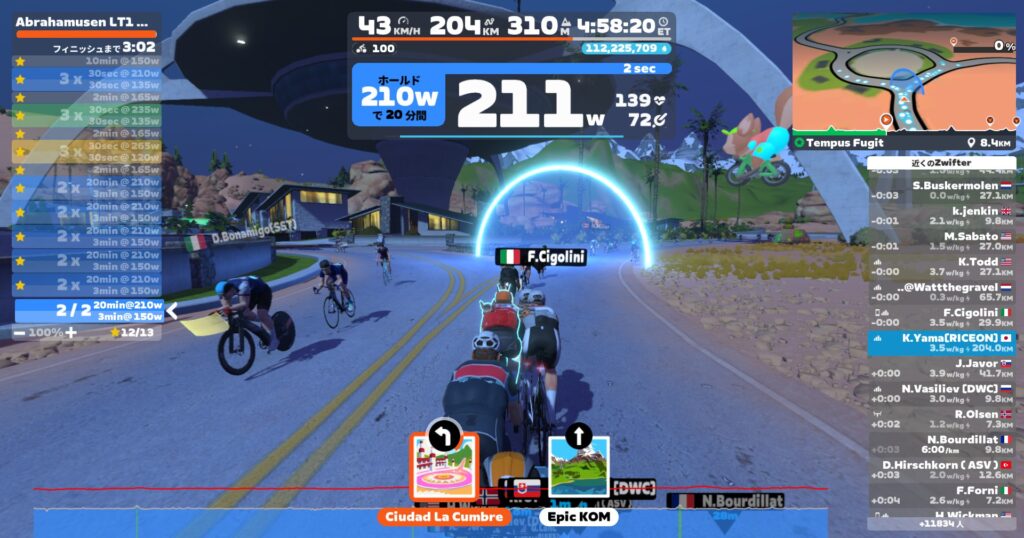This screenshot has height=538, width=1024.
Task: Choose N.Vasiliev (DWC) in the rider list
Action: coord(941,394)
